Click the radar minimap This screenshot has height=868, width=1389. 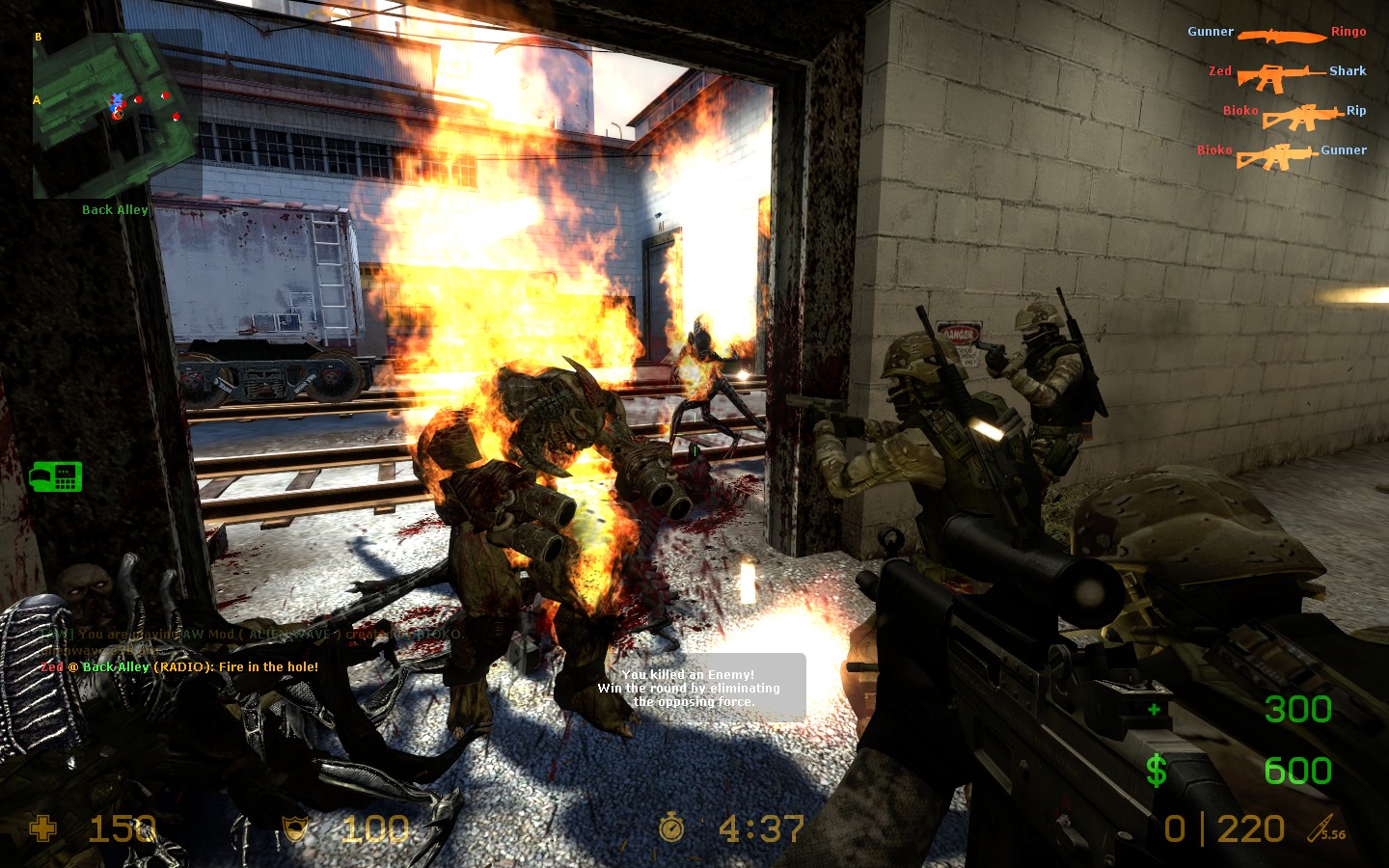pos(117,114)
